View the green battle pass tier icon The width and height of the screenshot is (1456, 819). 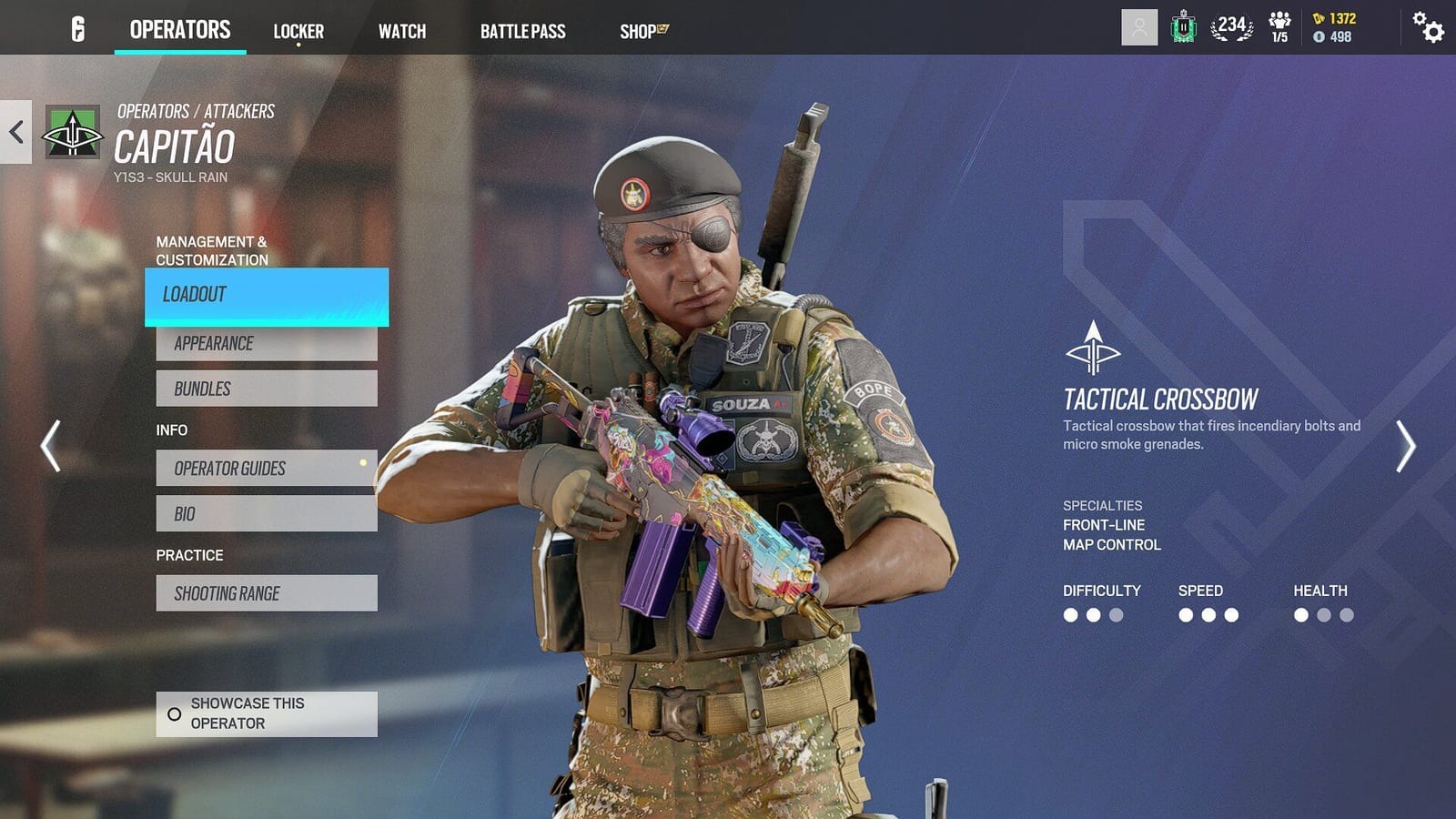[1183, 28]
